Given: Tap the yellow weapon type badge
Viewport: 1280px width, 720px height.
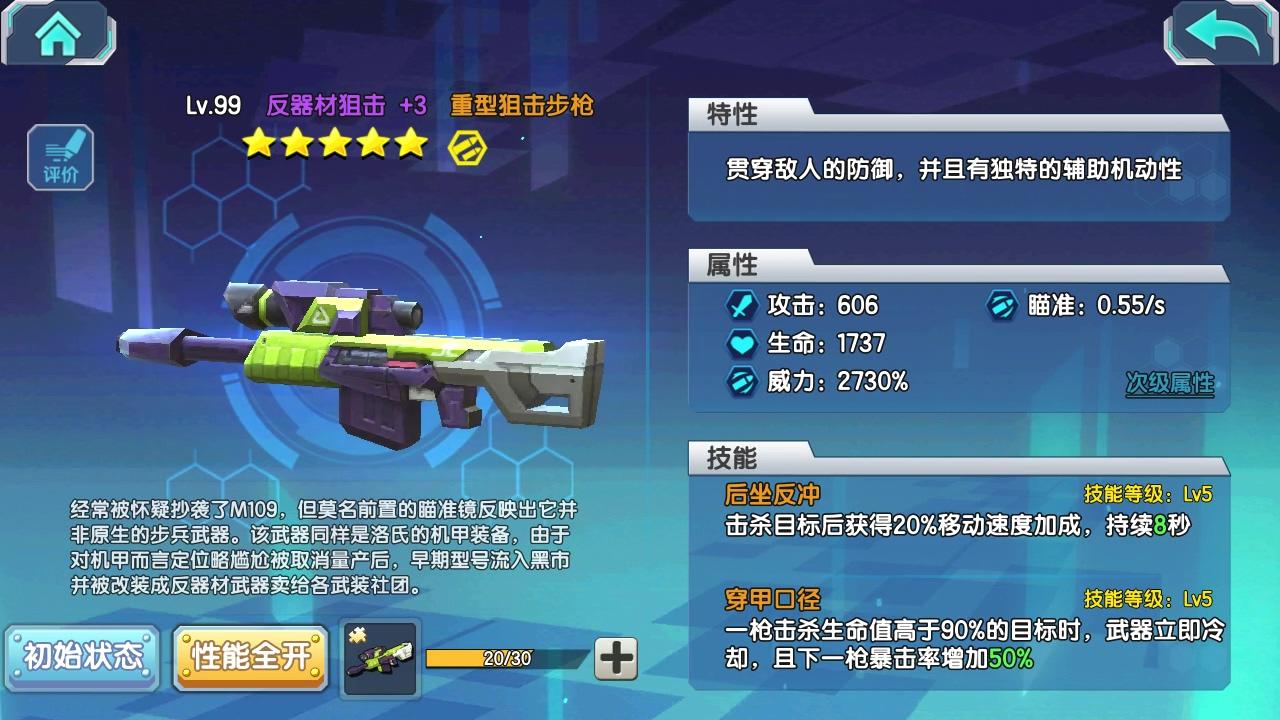Looking at the screenshot, I should [466, 146].
